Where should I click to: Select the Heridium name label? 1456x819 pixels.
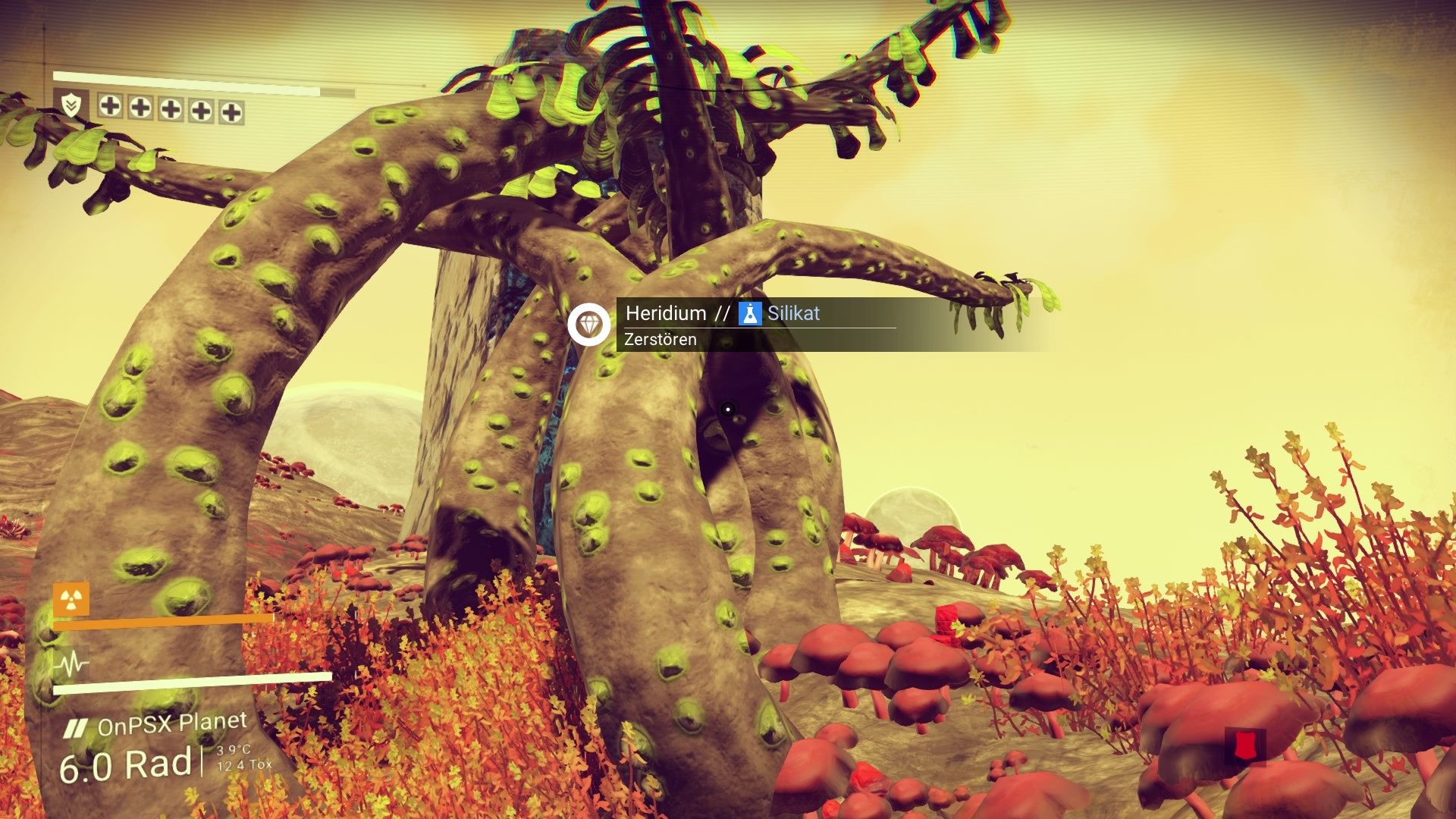coord(666,313)
